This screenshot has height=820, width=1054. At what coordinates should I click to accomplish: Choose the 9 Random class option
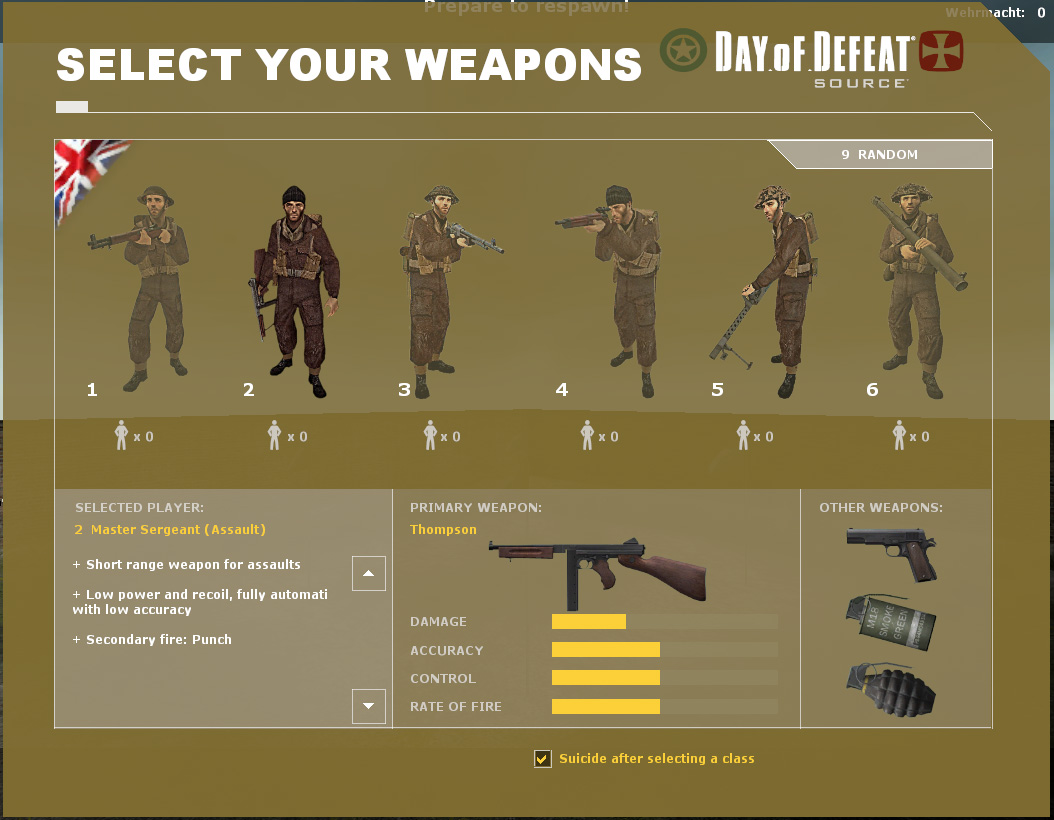880,155
